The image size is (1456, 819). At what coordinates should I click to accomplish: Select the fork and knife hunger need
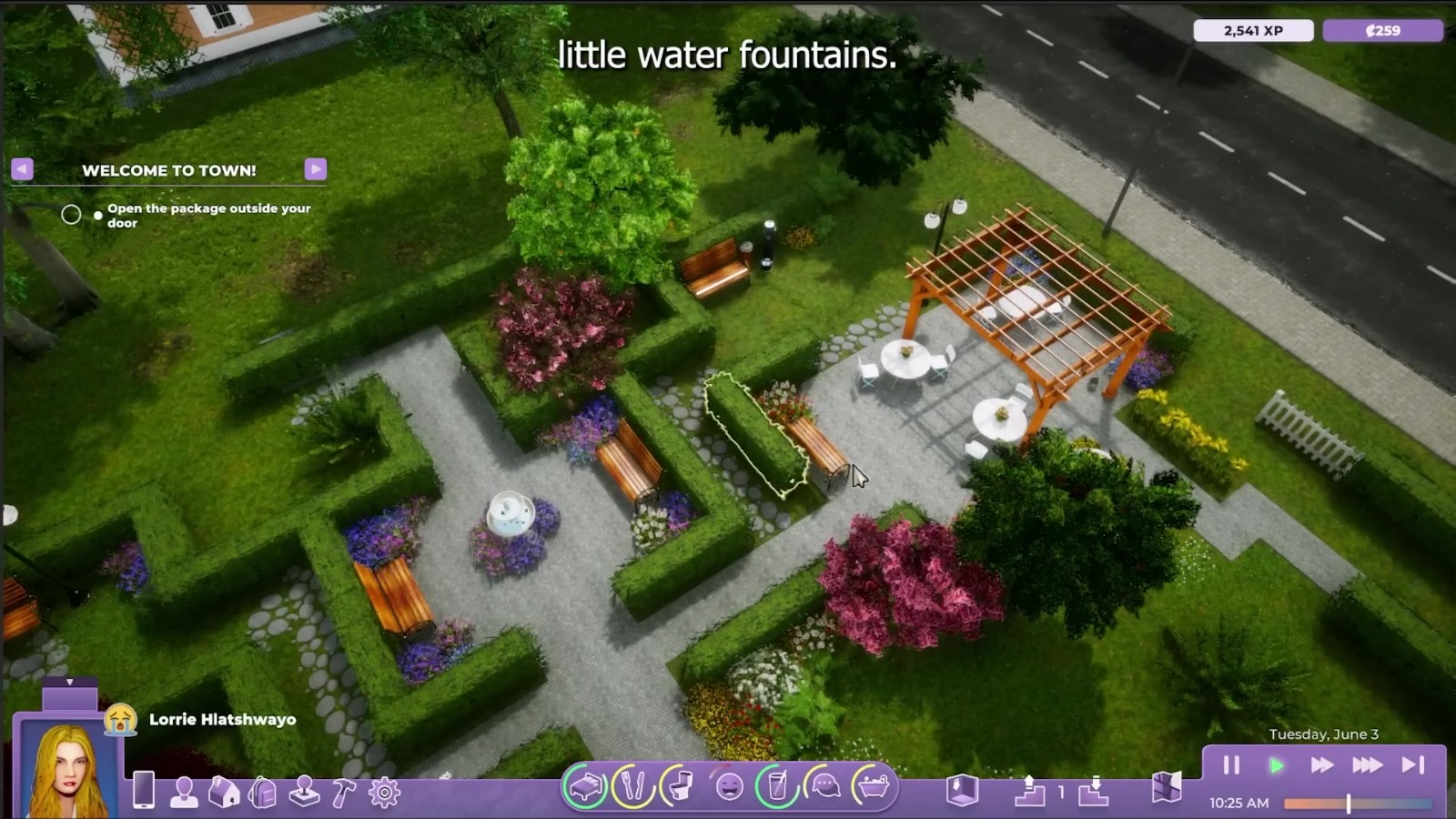634,786
